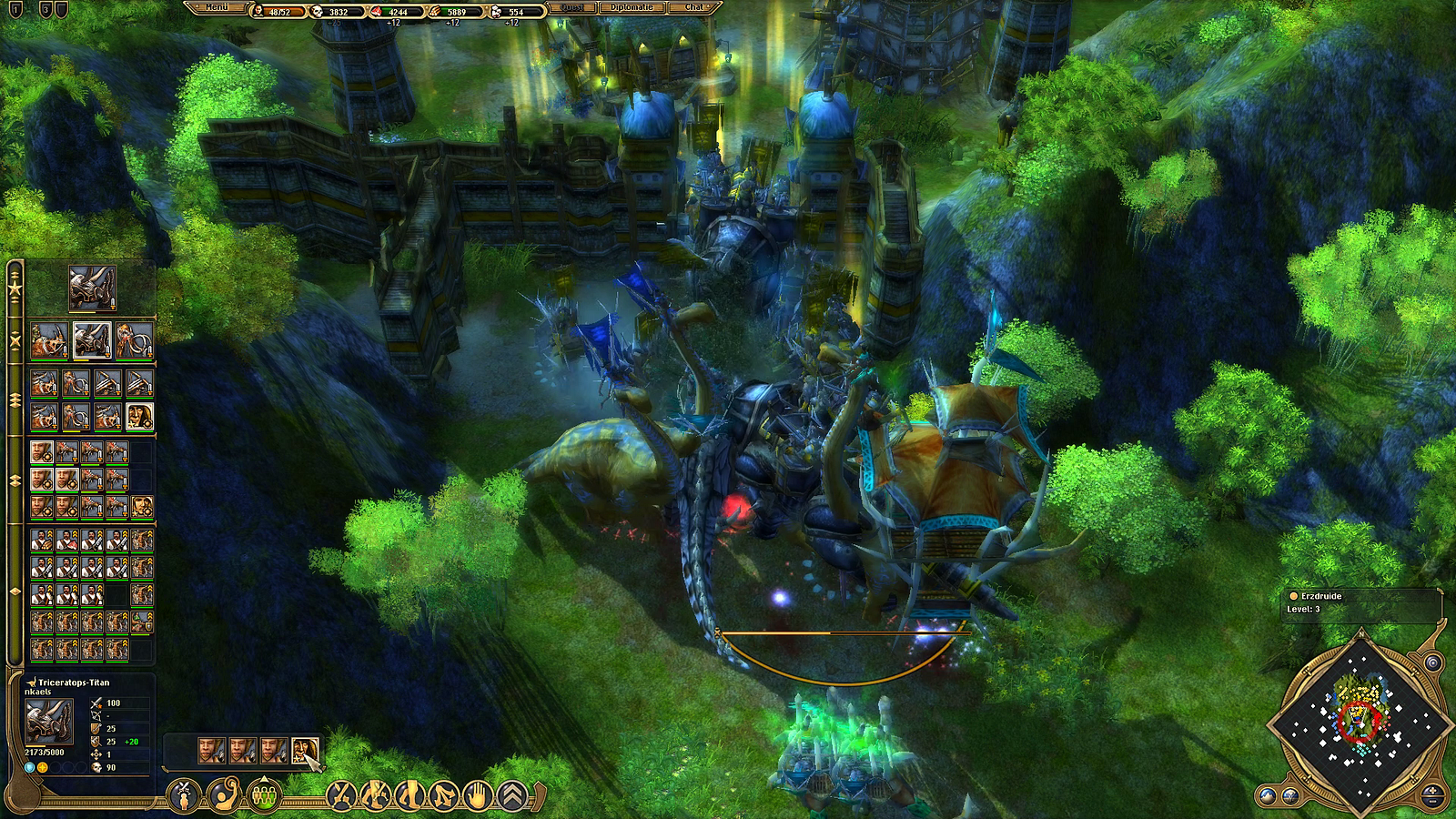Select the Triceratops-Titan portrait in the info panel
Image resolution: width=1456 pixels, height=819 pixels.
pyautogui.click(x=48, y=722)
